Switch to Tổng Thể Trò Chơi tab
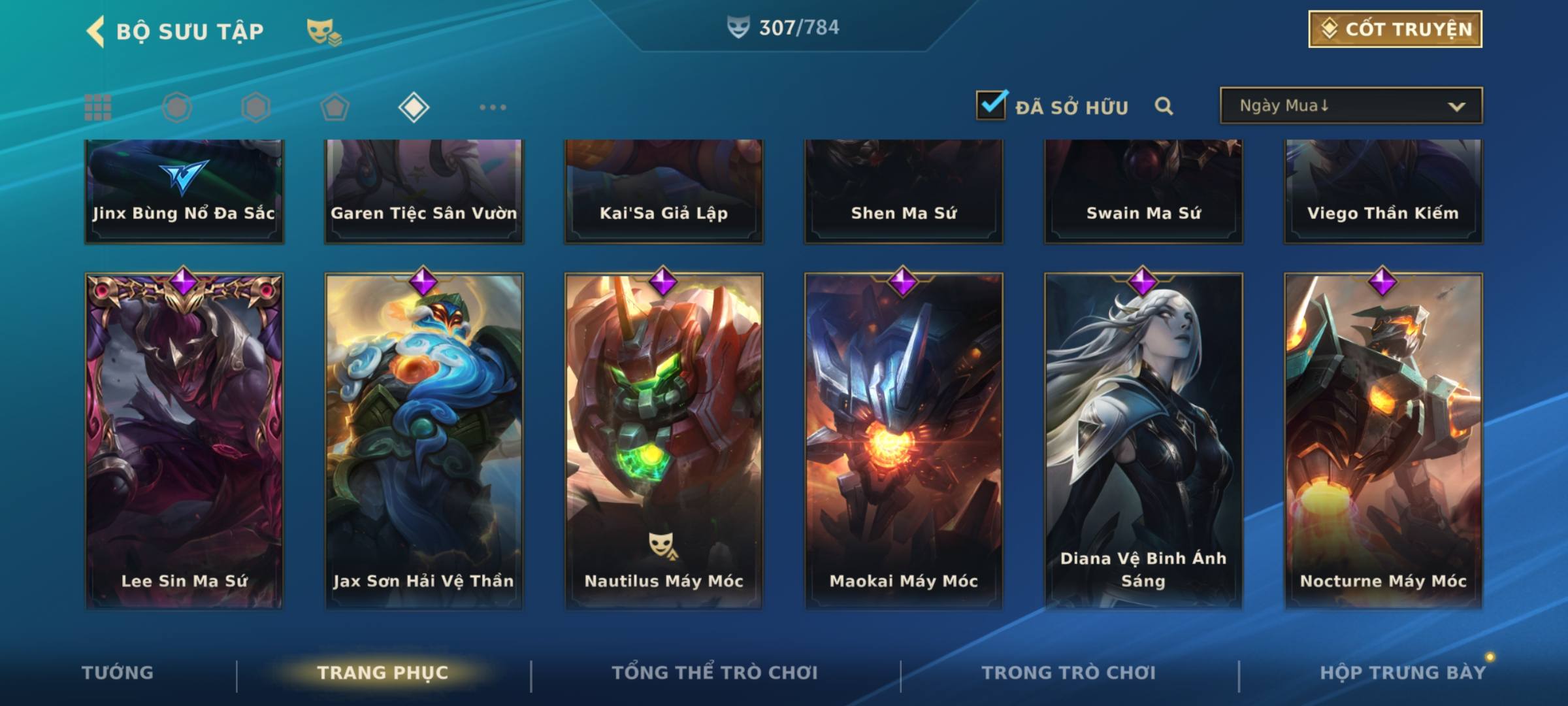 pos(715,673)
